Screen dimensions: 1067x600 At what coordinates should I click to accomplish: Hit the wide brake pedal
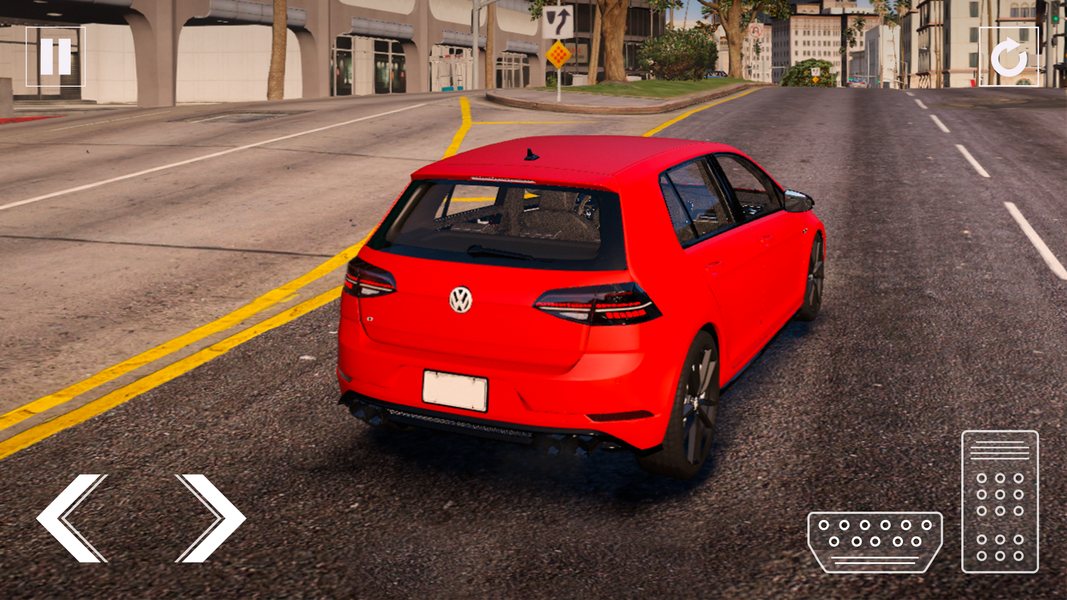[875, 542]
